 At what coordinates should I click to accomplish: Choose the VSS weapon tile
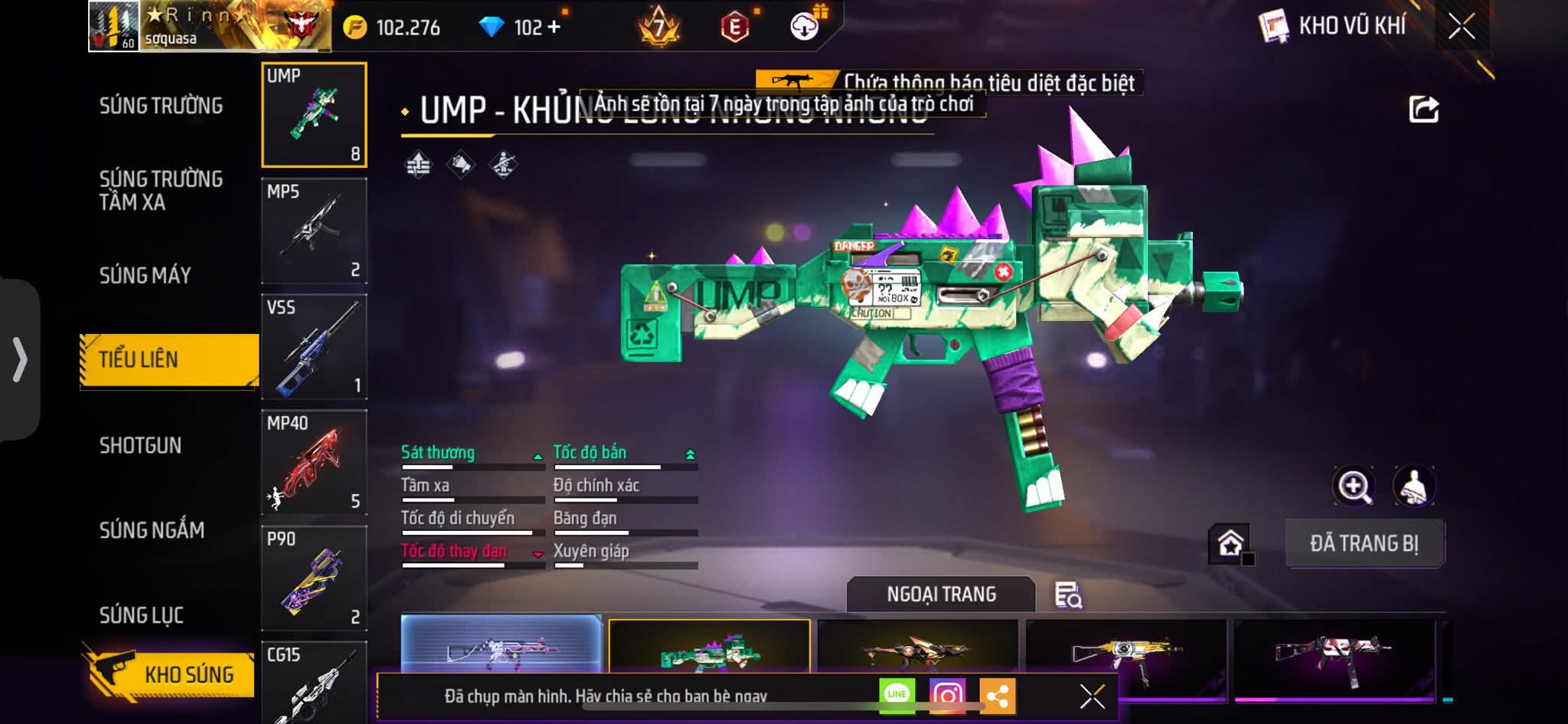[314, 346]
